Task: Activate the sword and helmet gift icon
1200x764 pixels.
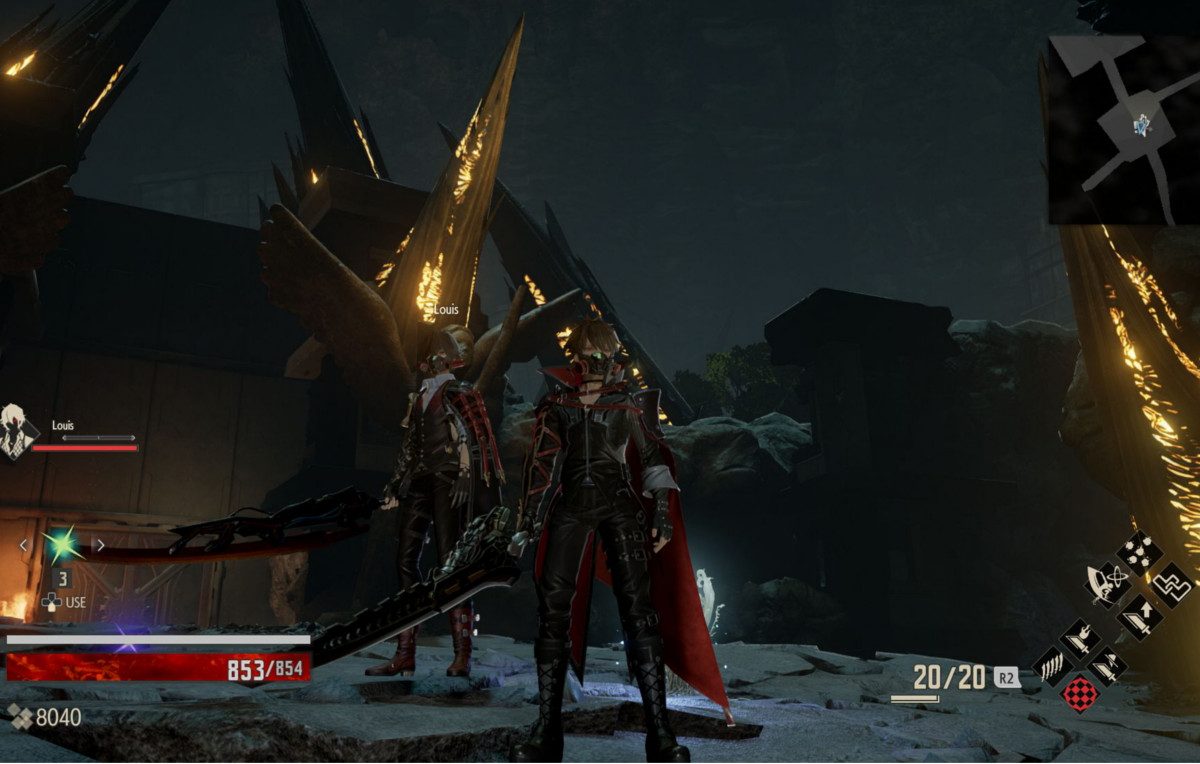Action: [1107, 664]
